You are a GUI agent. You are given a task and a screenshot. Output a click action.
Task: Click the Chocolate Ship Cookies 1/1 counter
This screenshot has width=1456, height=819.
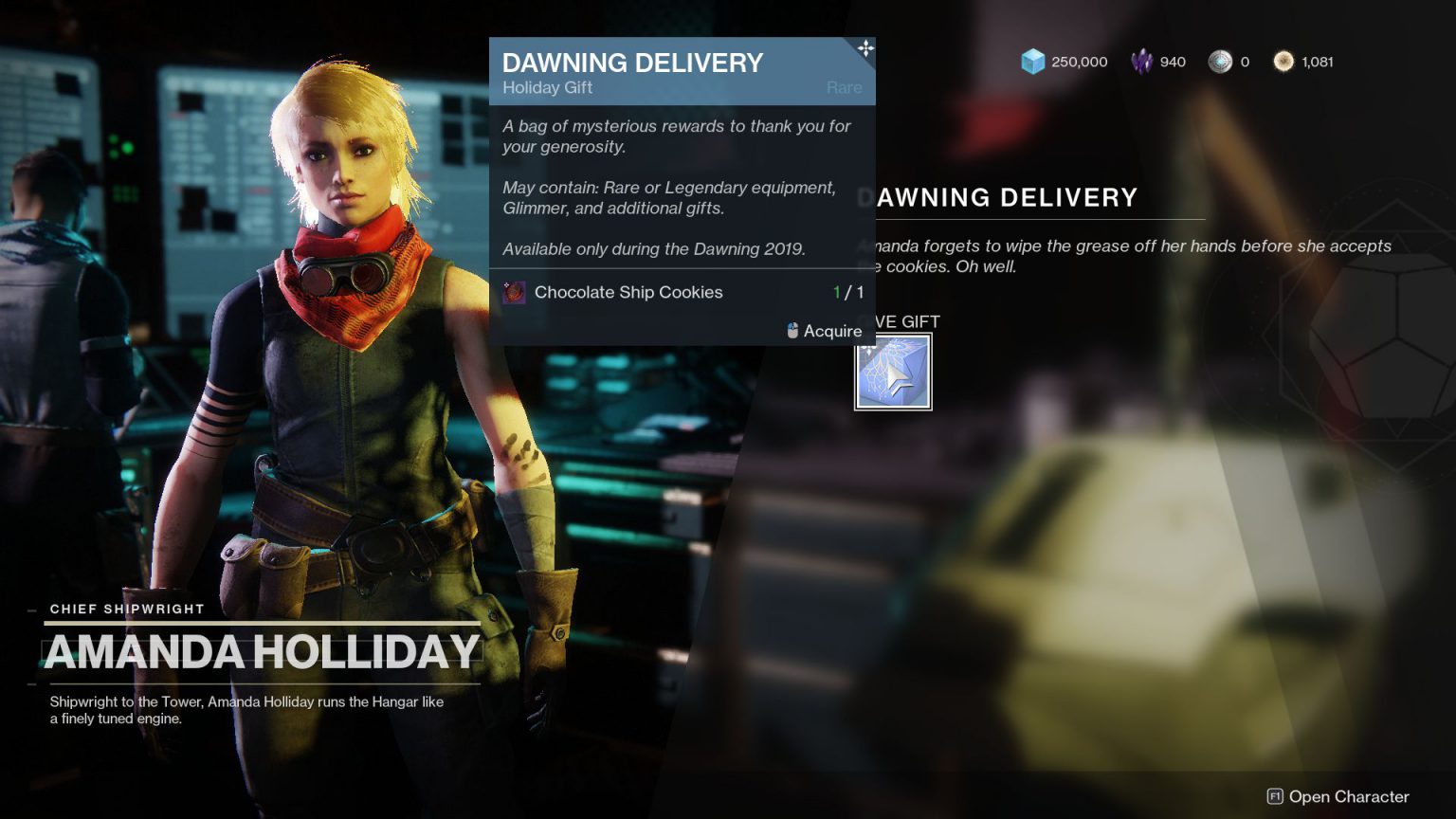click(849, 293)
